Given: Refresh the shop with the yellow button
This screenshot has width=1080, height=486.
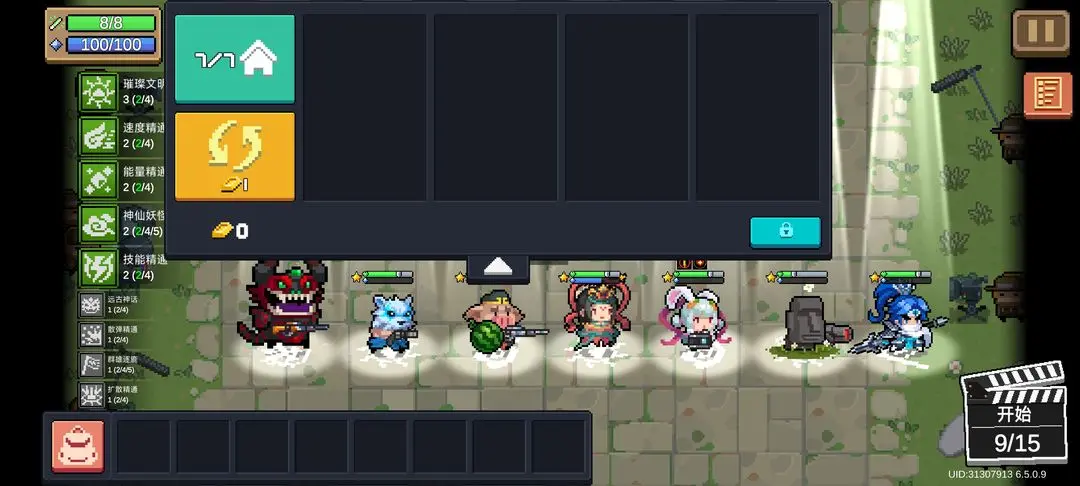Looking at the screenshot, I should [x=235, y=156].
